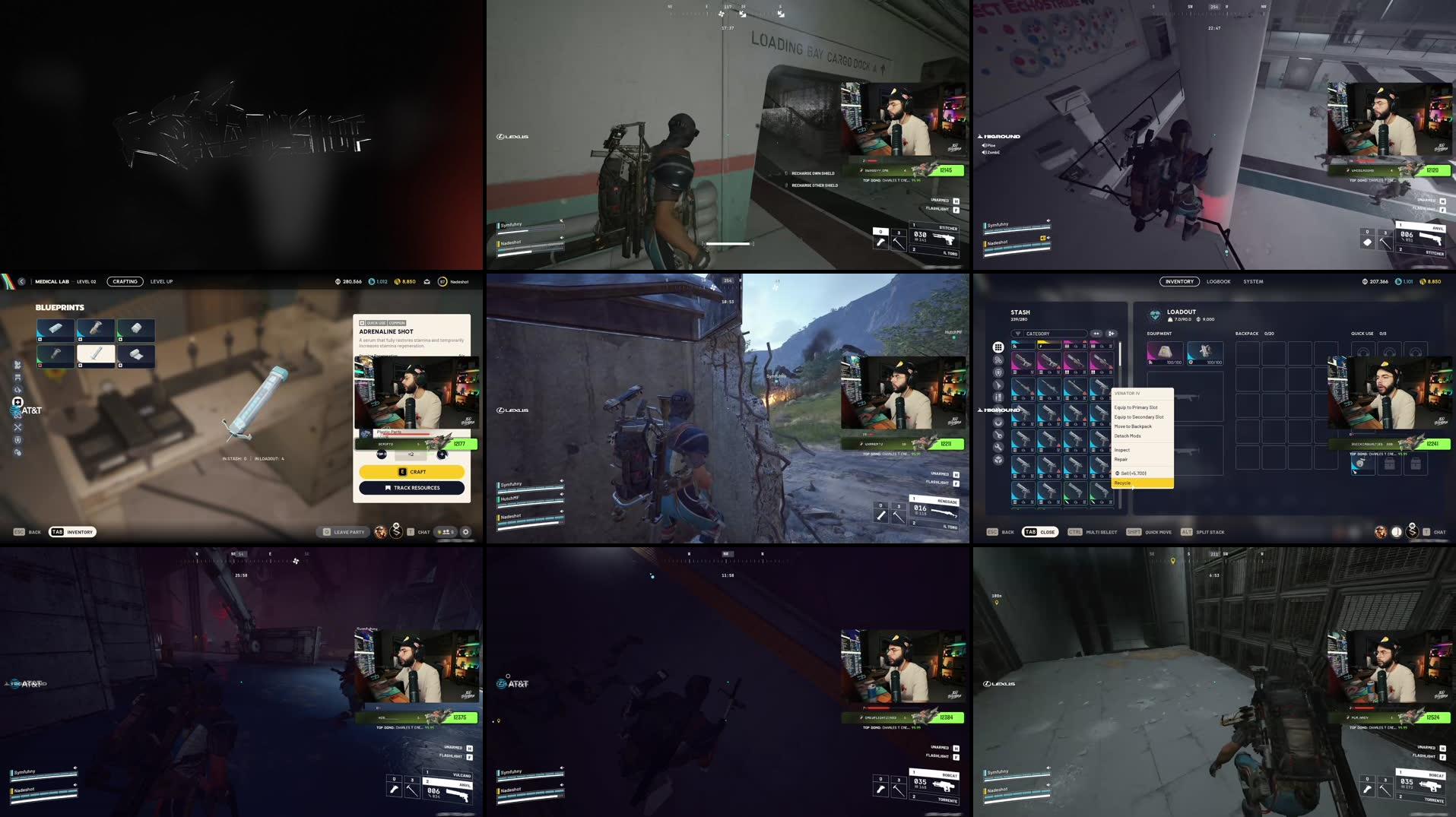Image resolution: width=1456 pixels, height=817 pixels.
Task: Click the Sell (+5,700) option in the context menu
Action: (x=1134, y=473)
